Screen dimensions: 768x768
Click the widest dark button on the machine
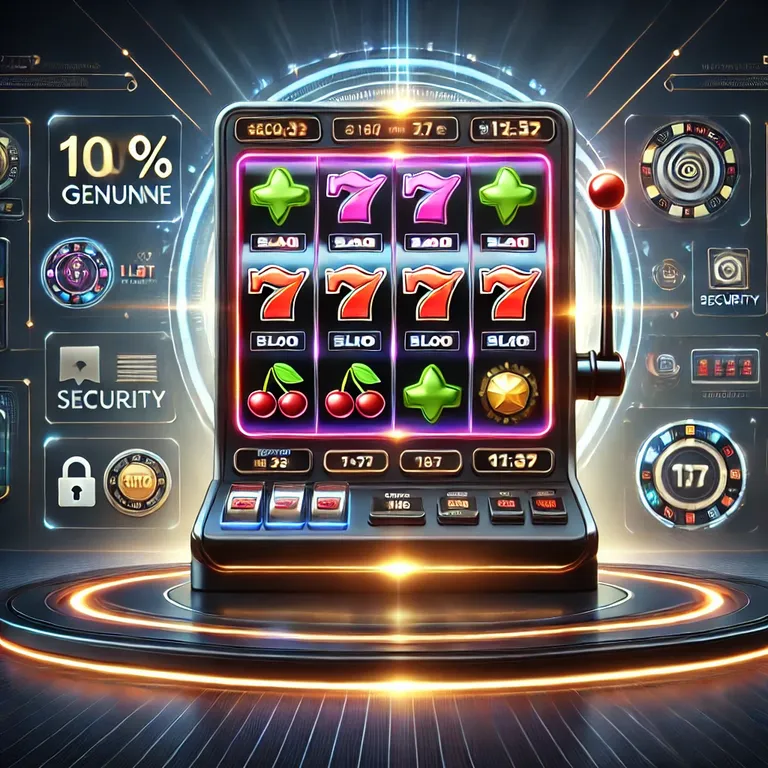coord(398,507)
